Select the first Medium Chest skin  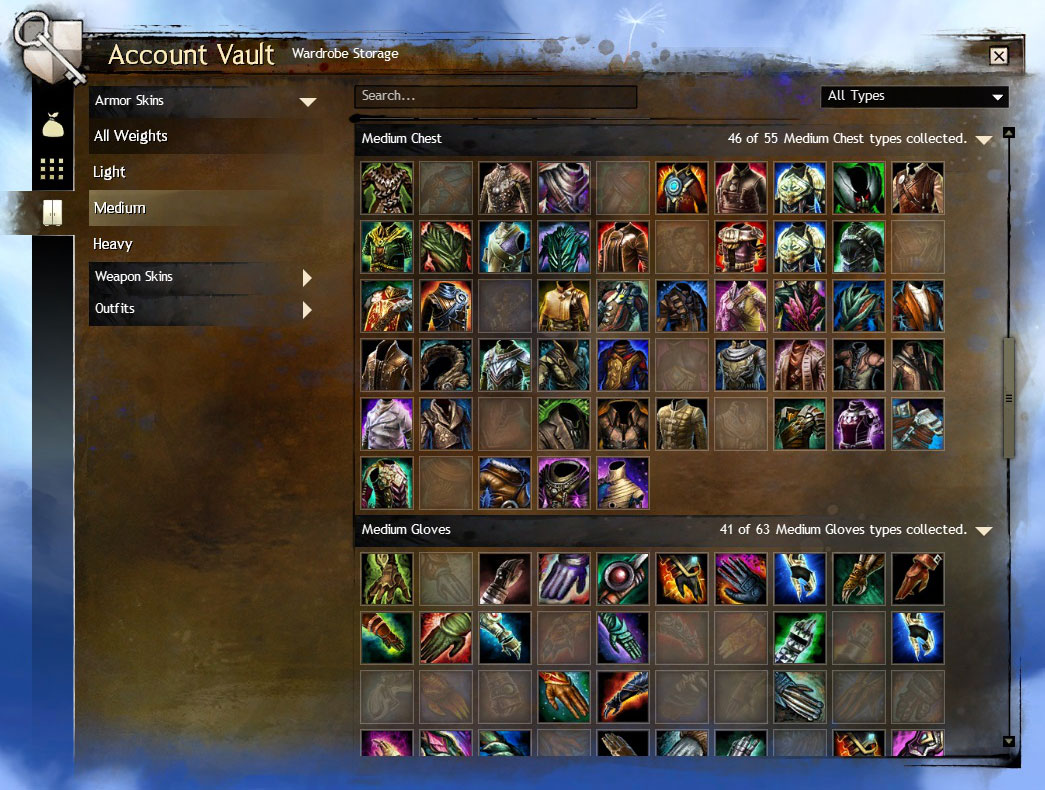pyautogui.click(x=387, y=188)
